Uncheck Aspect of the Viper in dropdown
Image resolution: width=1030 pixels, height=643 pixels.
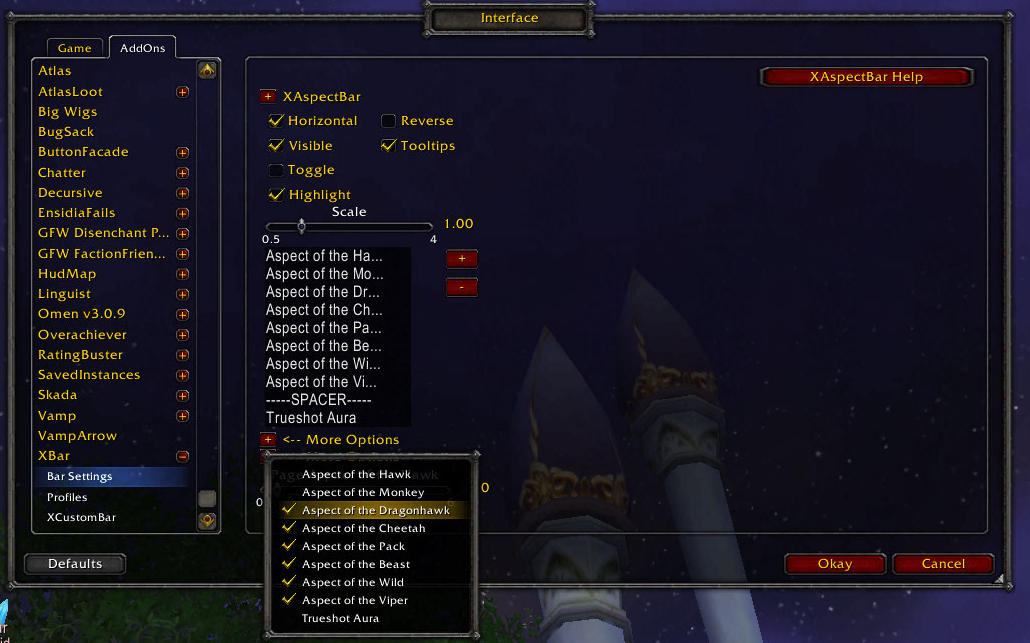(x=290, y=600)
